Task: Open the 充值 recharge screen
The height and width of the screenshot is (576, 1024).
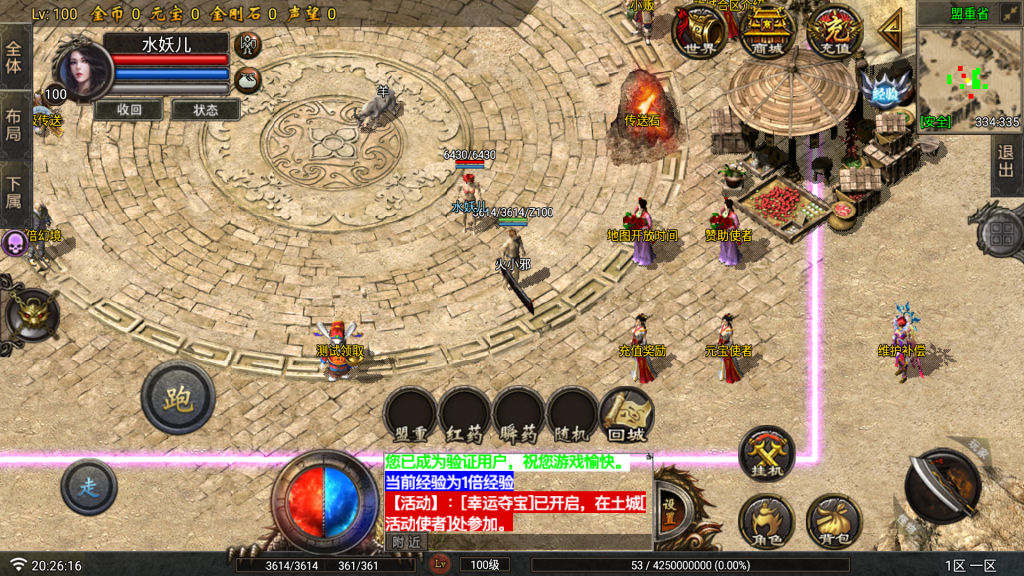Action: 834,31
